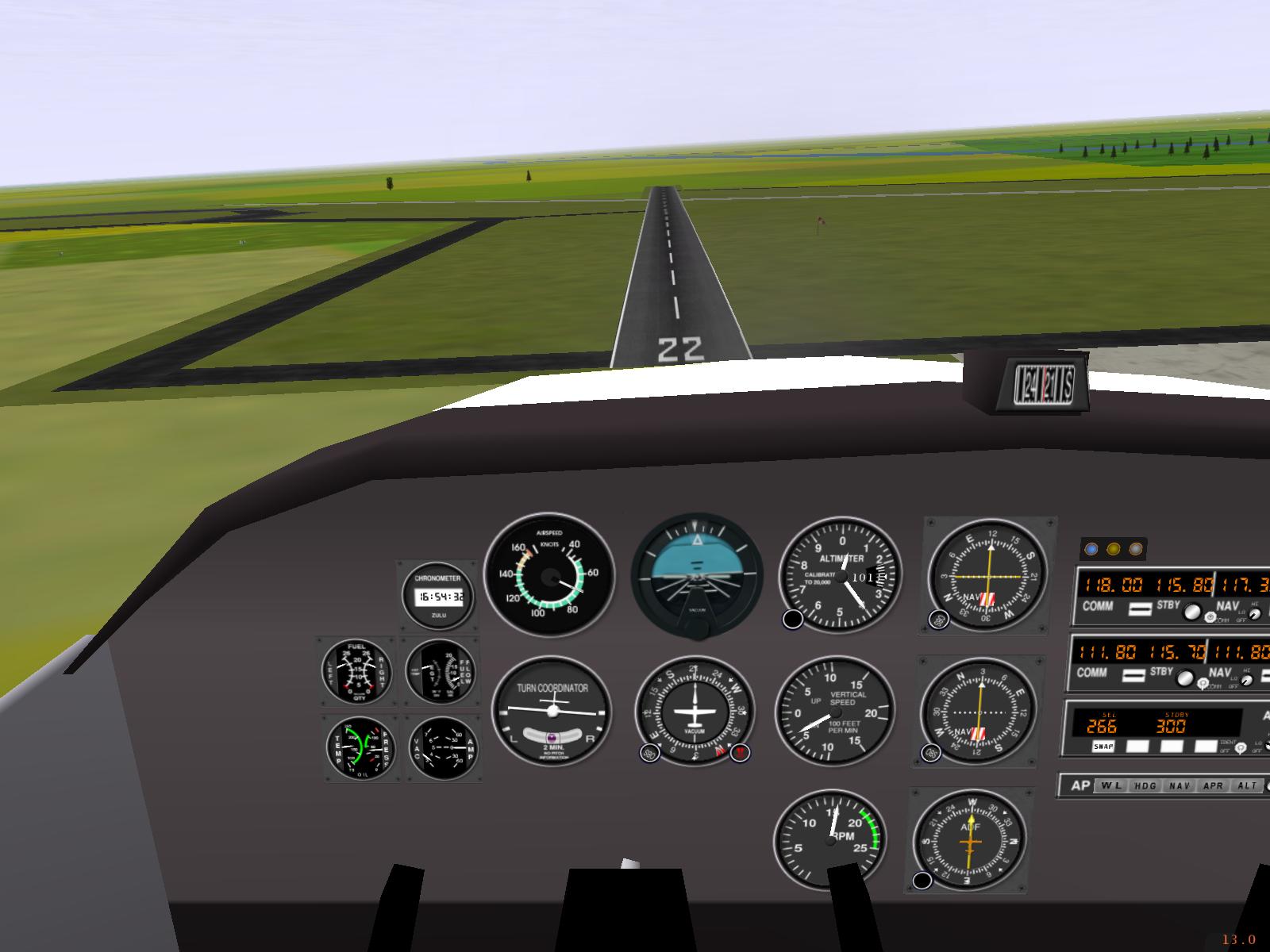1270x952 pixels.
Task: Click the attitude indicator adjustment knob
Action: coord(697,628)
